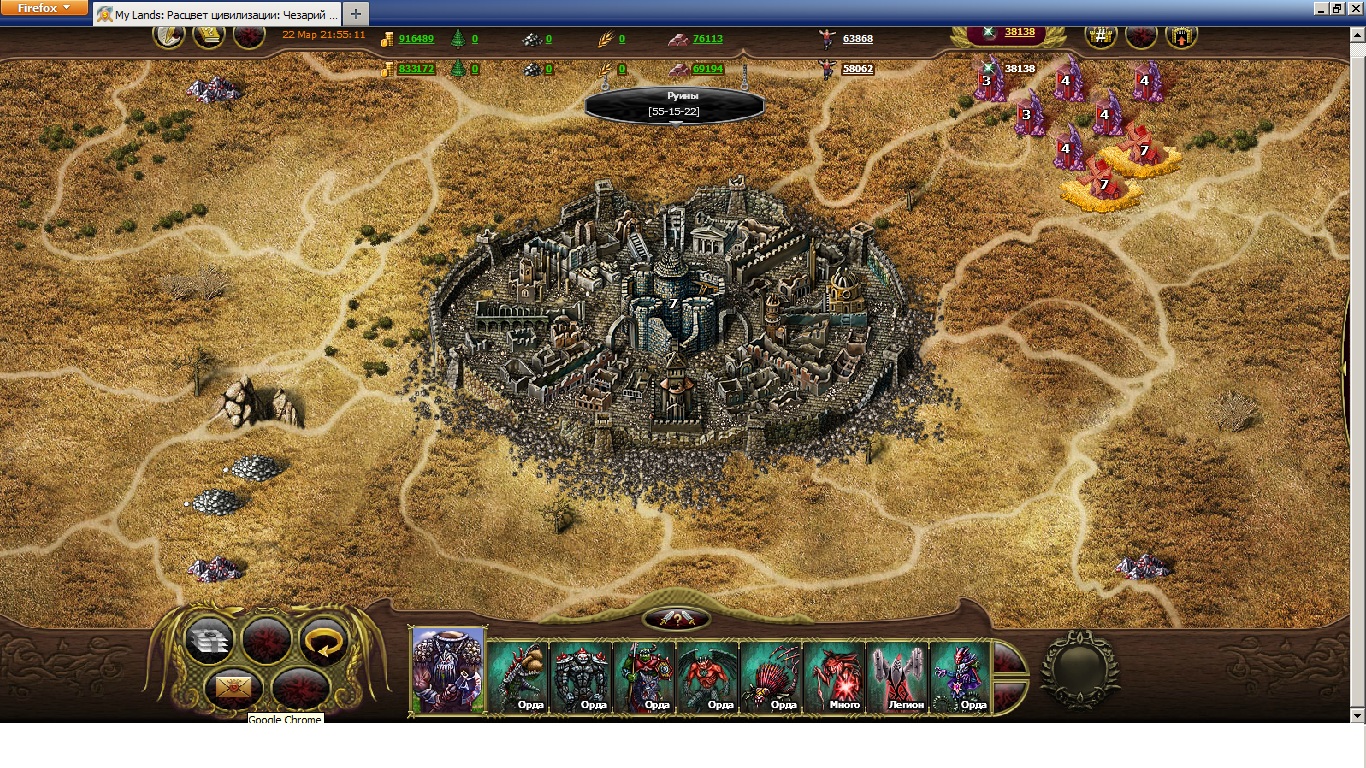
Task: Open the stacked layers button
Action: point(210,640)
